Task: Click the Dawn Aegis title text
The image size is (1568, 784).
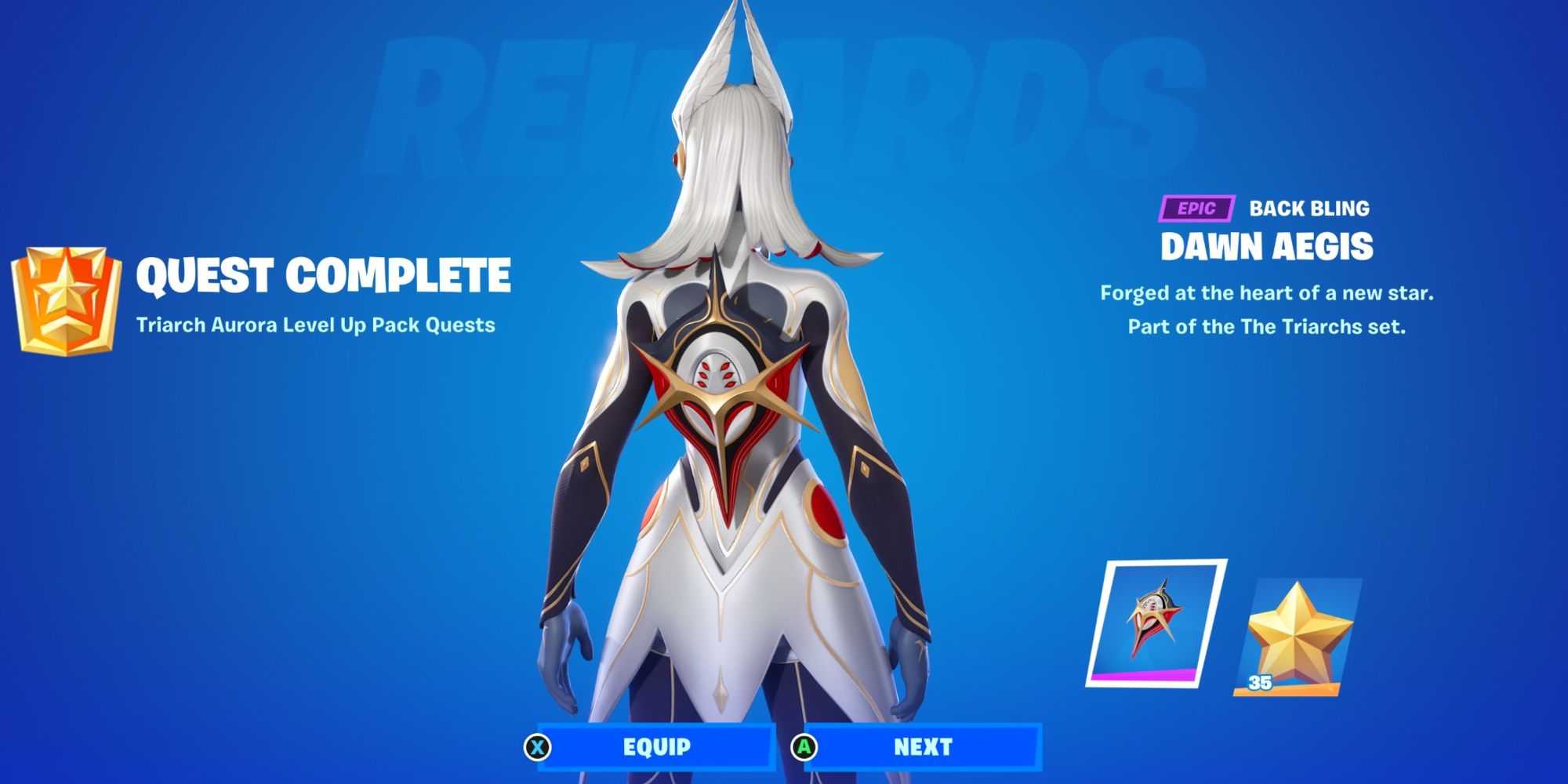Action: [1269, 245]
